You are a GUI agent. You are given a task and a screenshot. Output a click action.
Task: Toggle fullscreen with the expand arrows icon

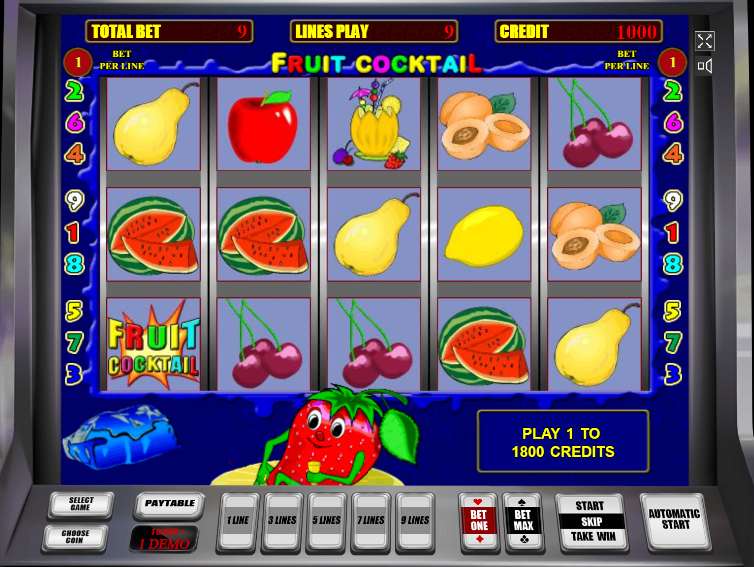point(705,41)
